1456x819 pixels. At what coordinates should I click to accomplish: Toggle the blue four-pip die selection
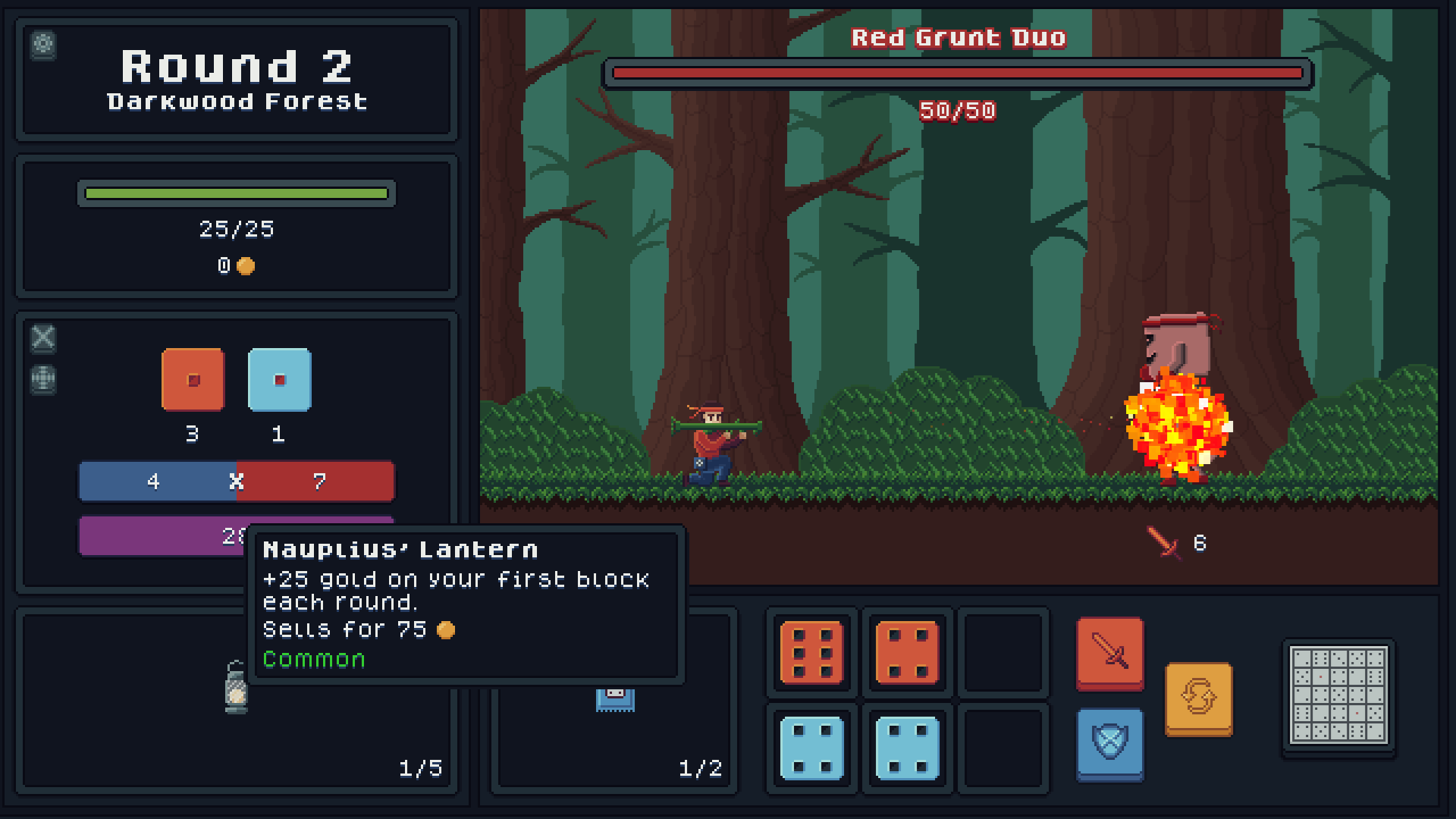pyautogui.click(x=811, y=748)
